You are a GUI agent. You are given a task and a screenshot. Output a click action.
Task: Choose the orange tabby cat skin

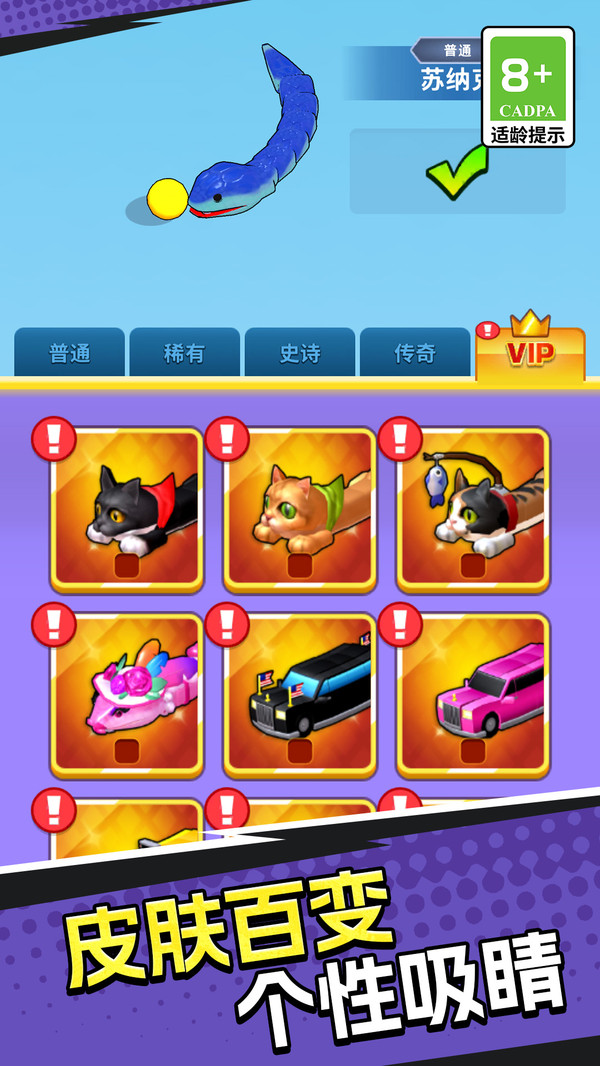(x=299, y=509)
